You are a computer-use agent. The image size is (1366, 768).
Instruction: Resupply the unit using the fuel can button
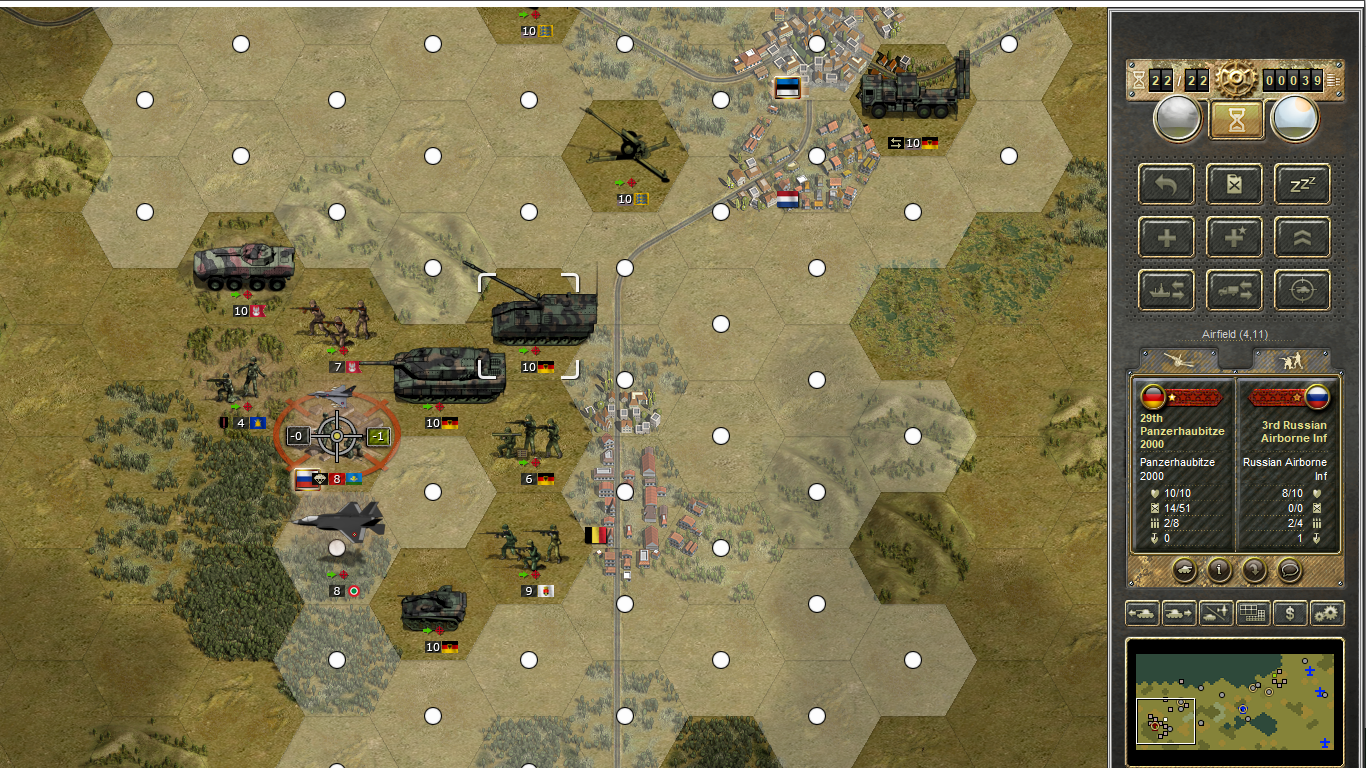[1235, 185]
